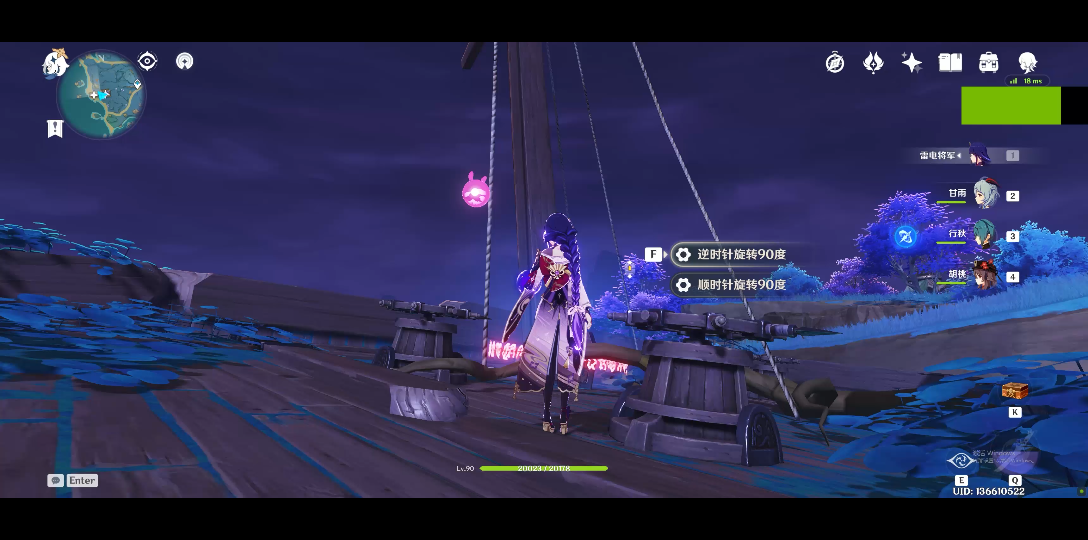Viewport: 1088px width, 540px height.
Task: Open the character head icon in the top bar
Action: coord(1027,63)
